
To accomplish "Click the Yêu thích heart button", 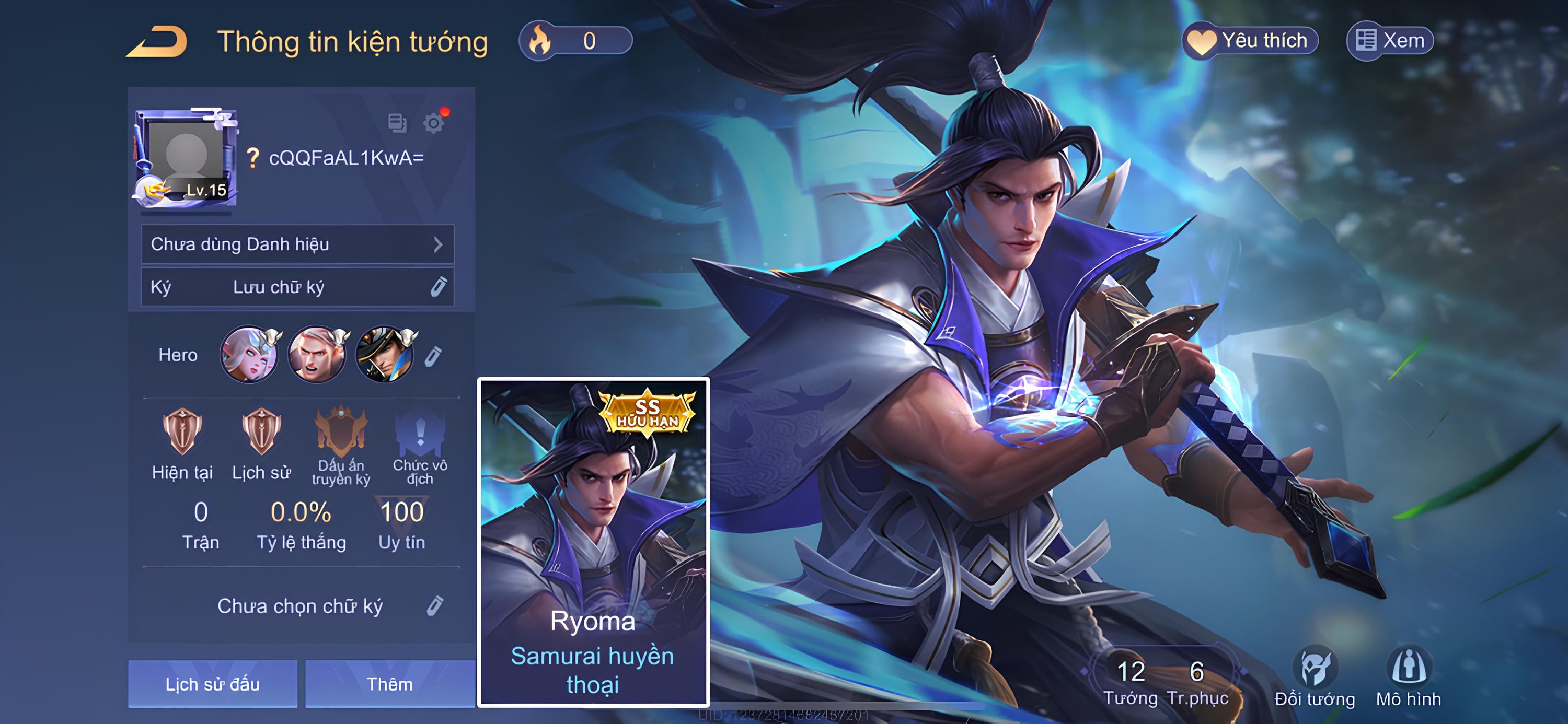I will click(x=1250, y=41).
